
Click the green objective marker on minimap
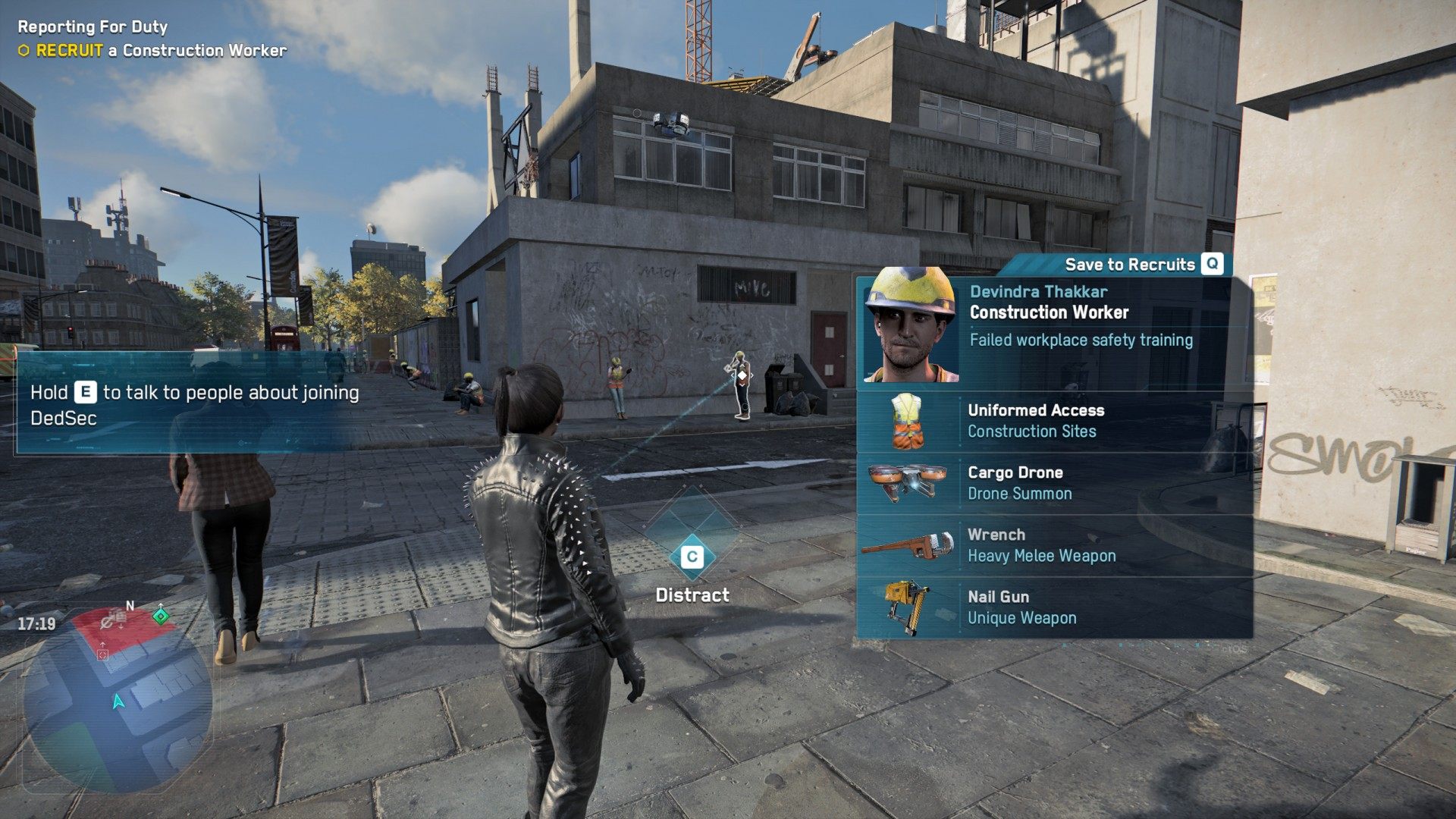point(161,616)
